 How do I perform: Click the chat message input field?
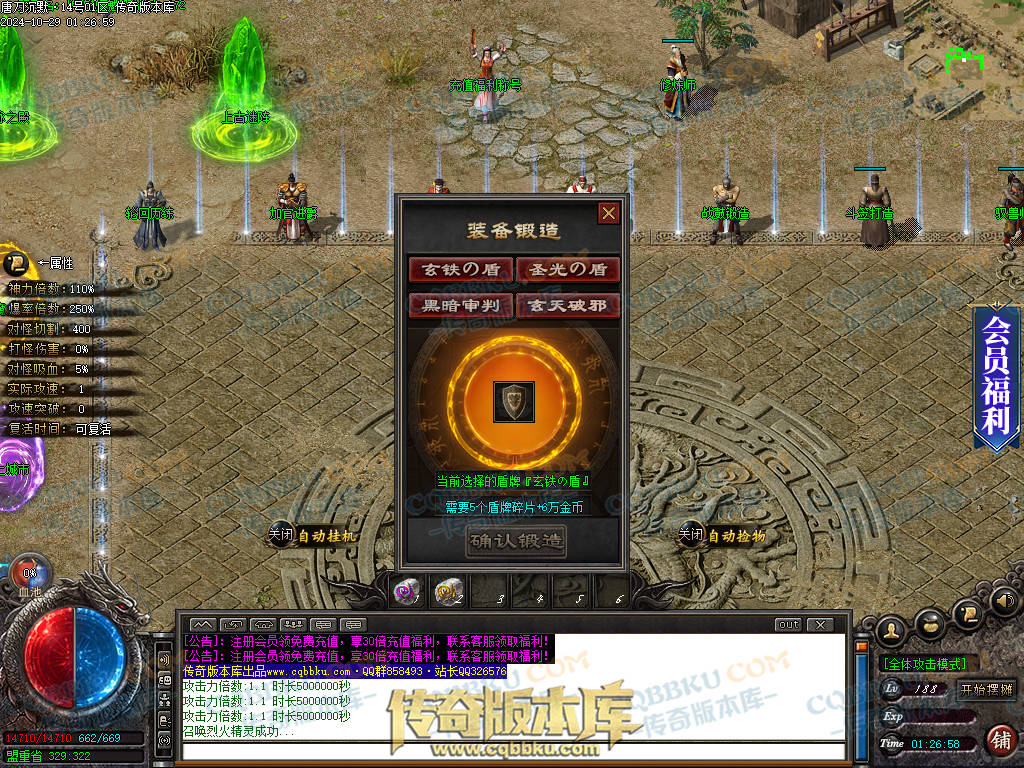[x=514, y=751]
